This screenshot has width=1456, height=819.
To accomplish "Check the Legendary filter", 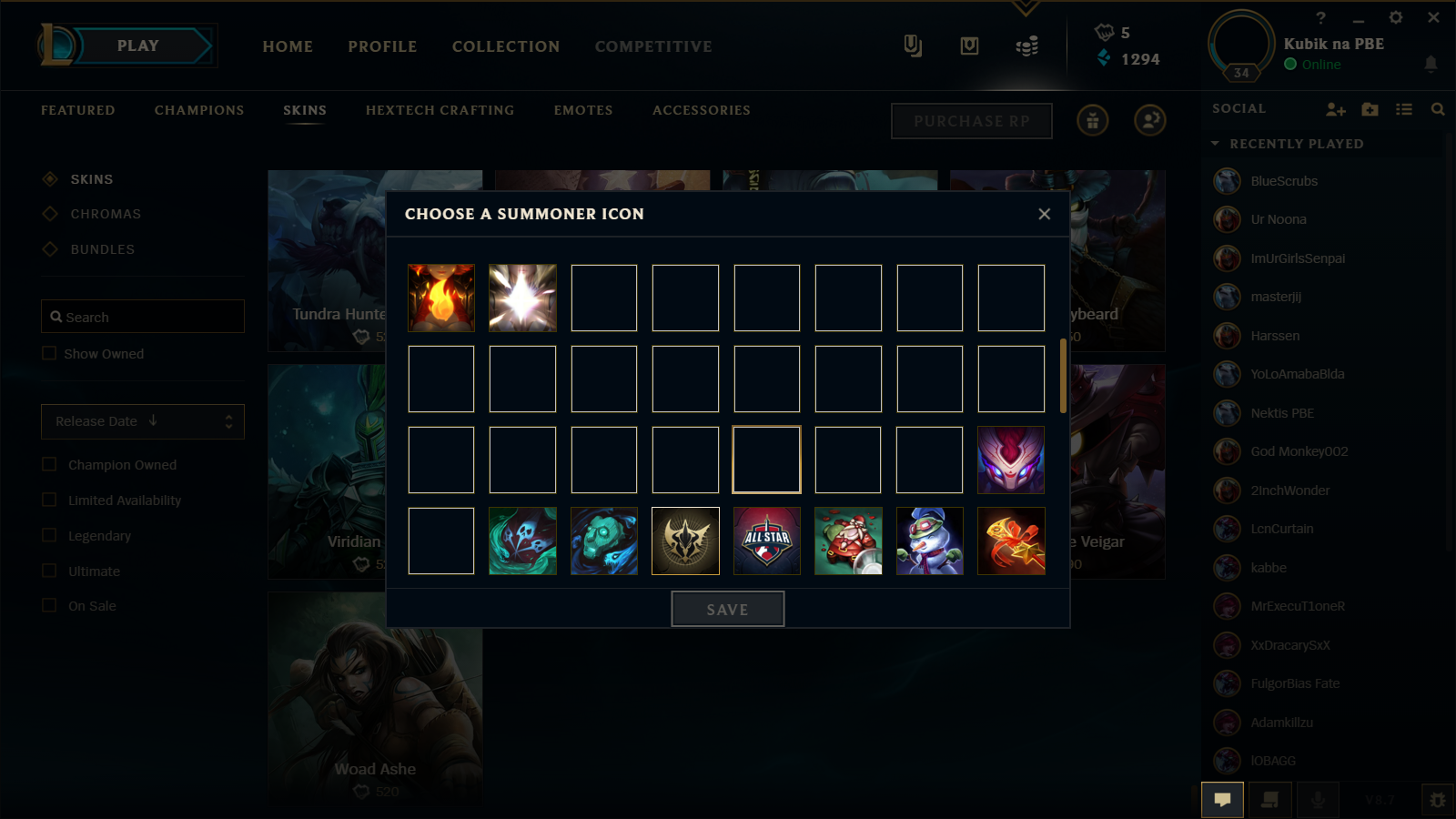I will click(49, 535).
